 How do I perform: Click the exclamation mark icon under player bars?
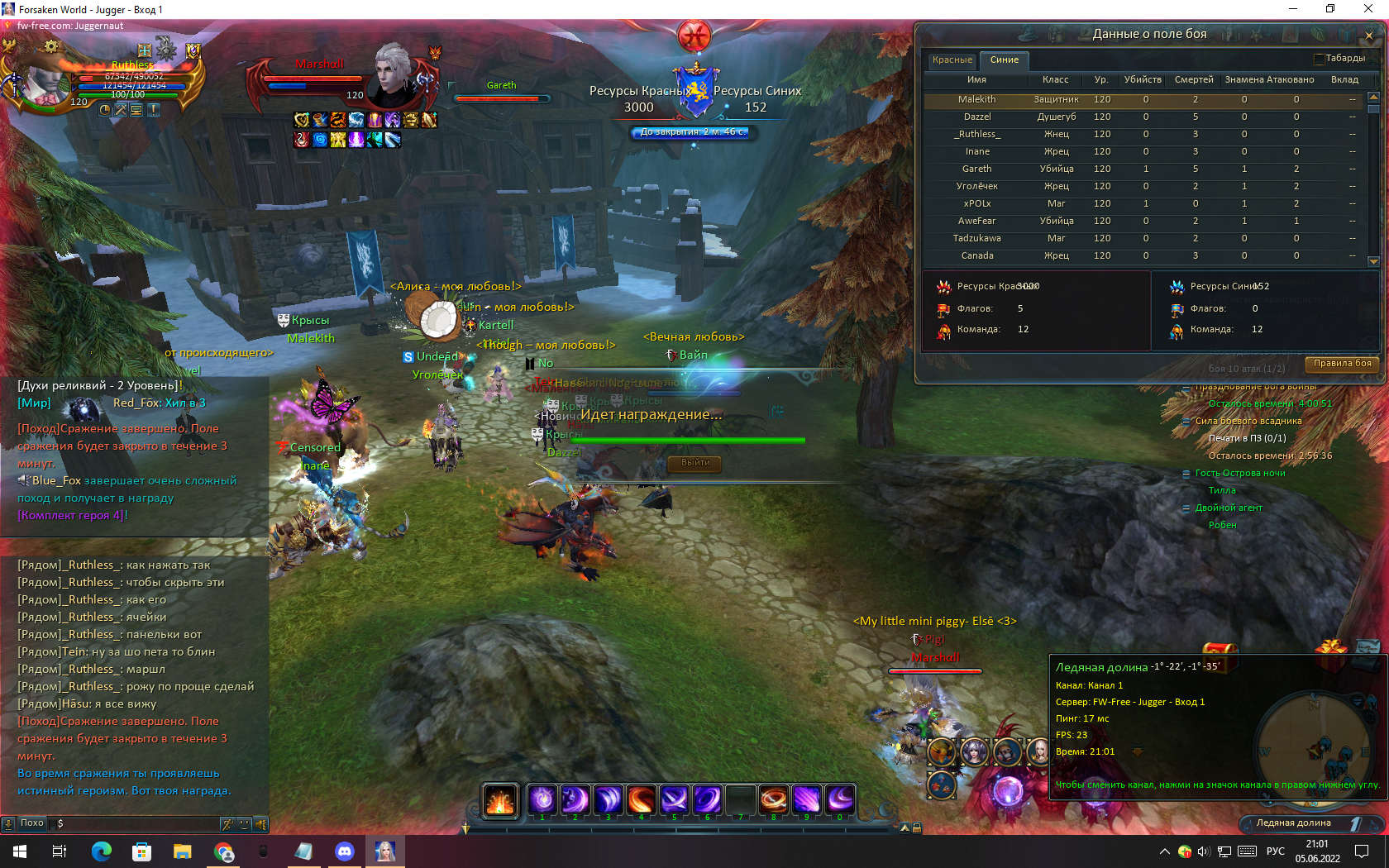[154, 109]
